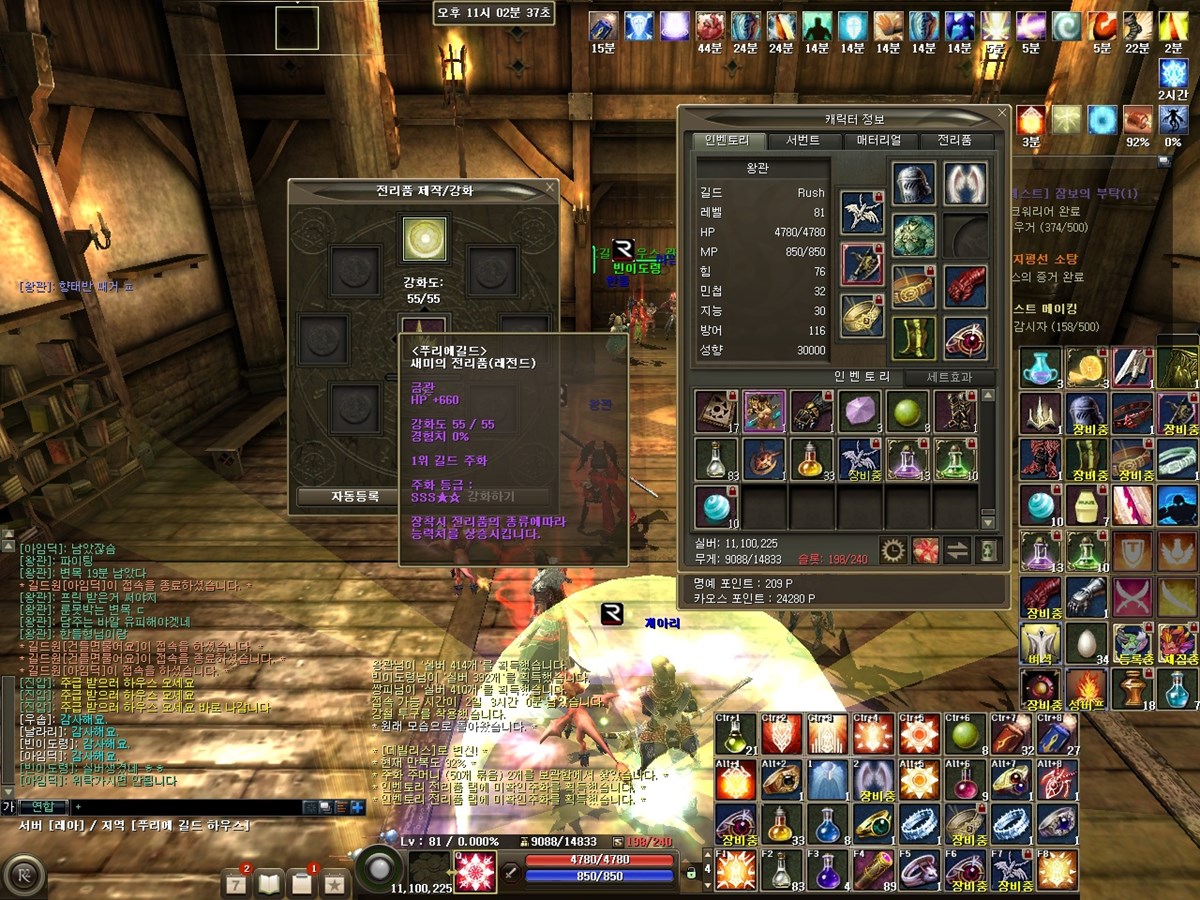The width and height of the screenshot is (1200, 900).
Task: Open the book journal icon
Action: (270, 883)
